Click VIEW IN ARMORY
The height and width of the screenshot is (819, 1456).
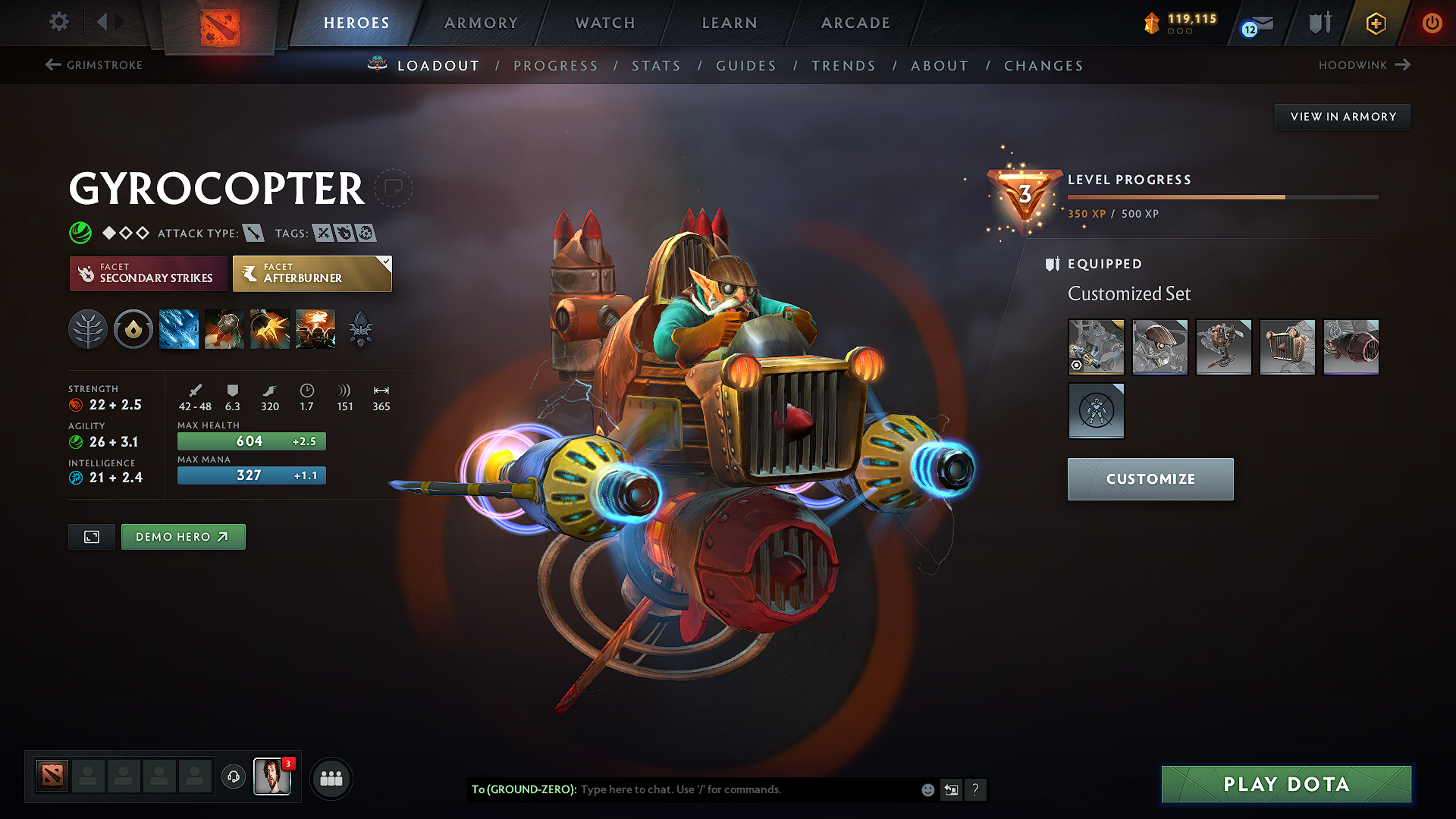[1341, 116]
